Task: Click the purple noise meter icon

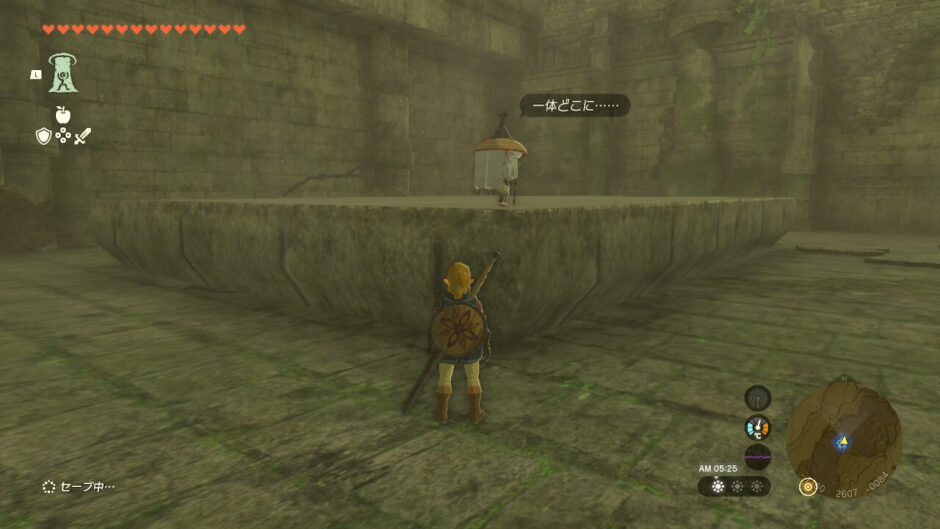Action: pos(758,457)
